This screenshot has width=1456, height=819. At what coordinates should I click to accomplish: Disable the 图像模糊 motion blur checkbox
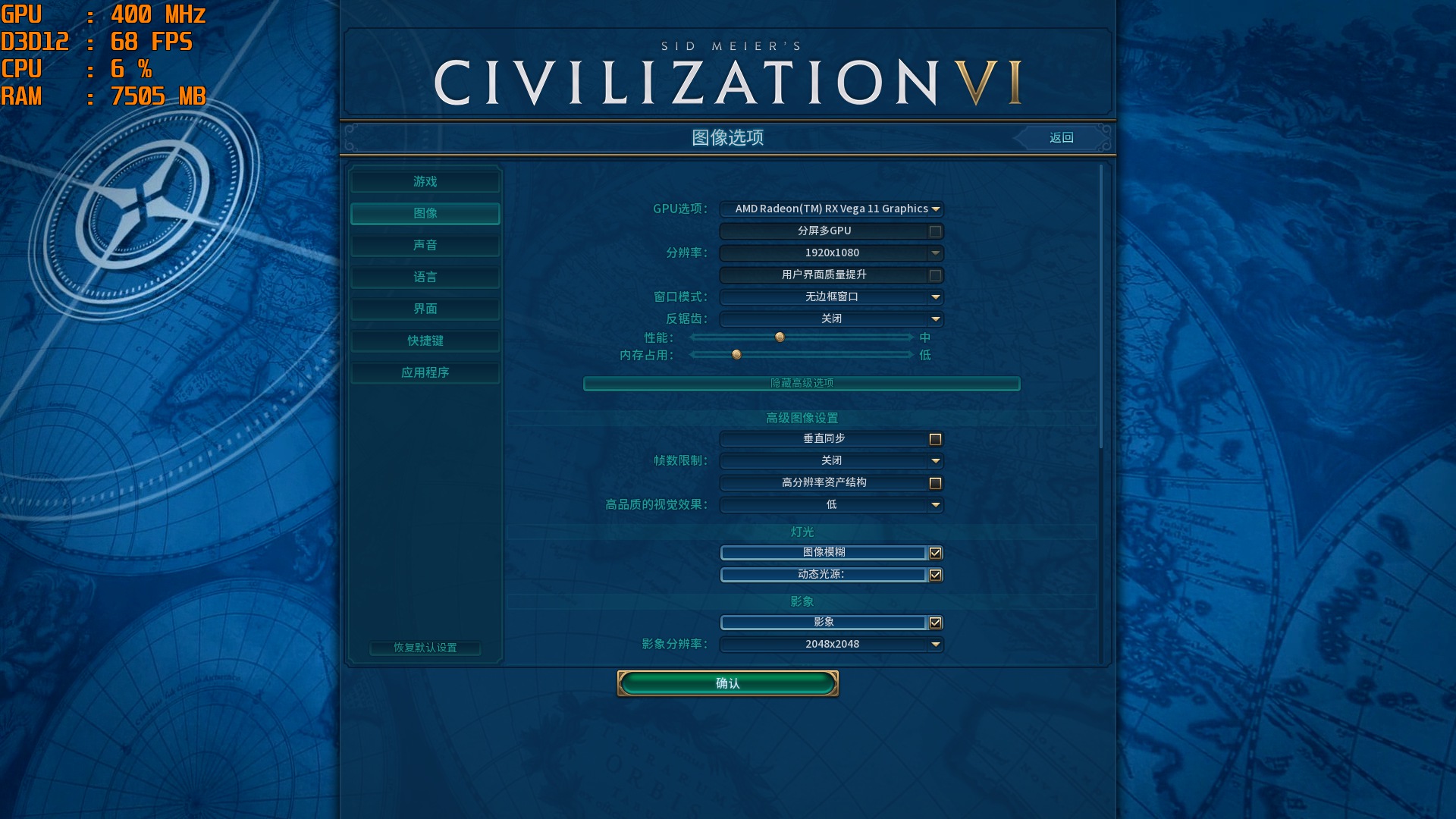point(937,553)
